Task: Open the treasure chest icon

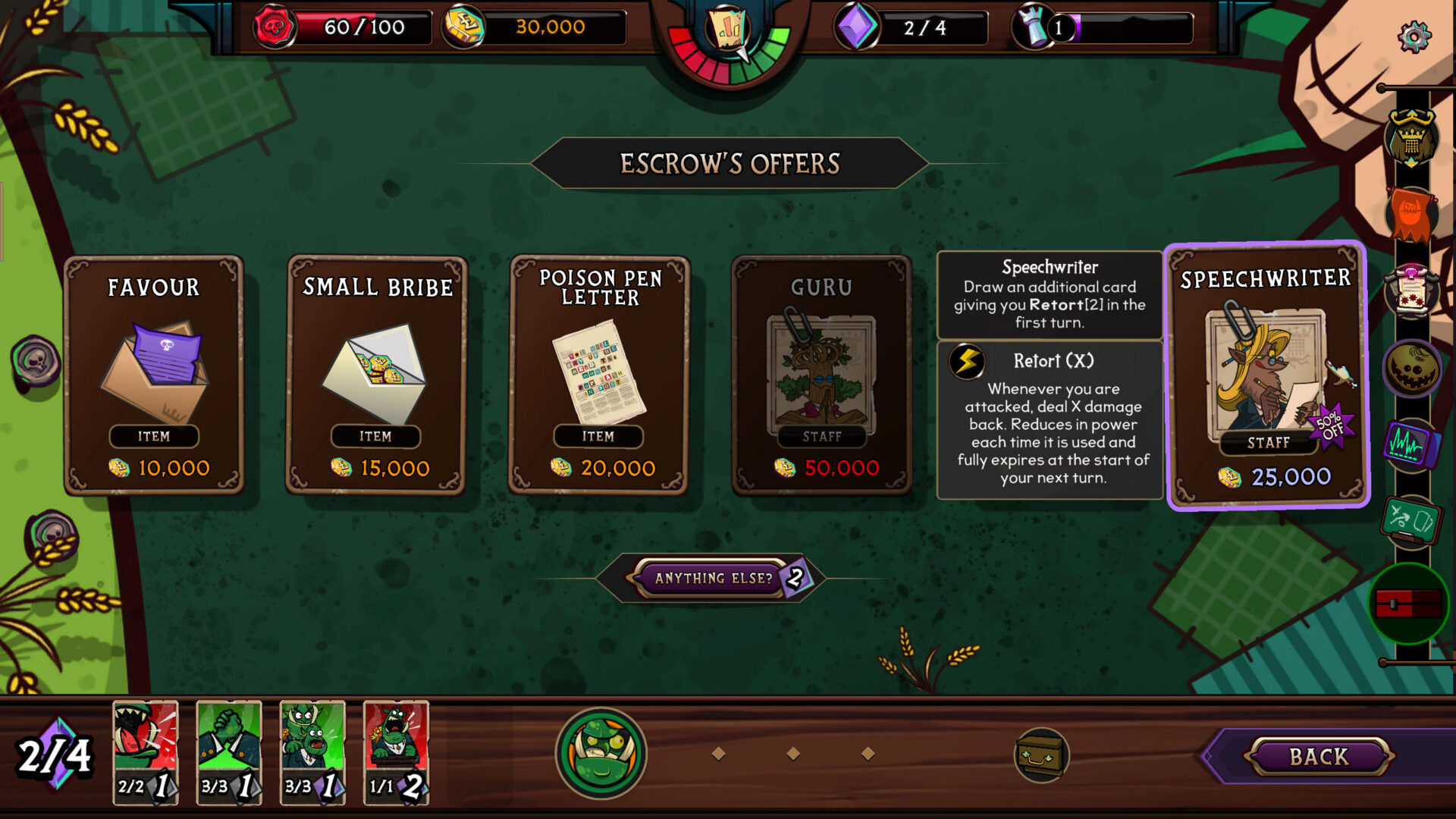Action: pyautogui.click(x=1041, y=755)
